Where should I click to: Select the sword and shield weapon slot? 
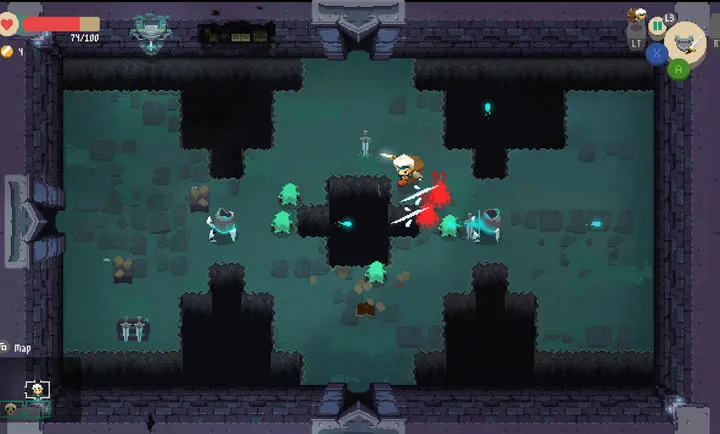(685, 42)
